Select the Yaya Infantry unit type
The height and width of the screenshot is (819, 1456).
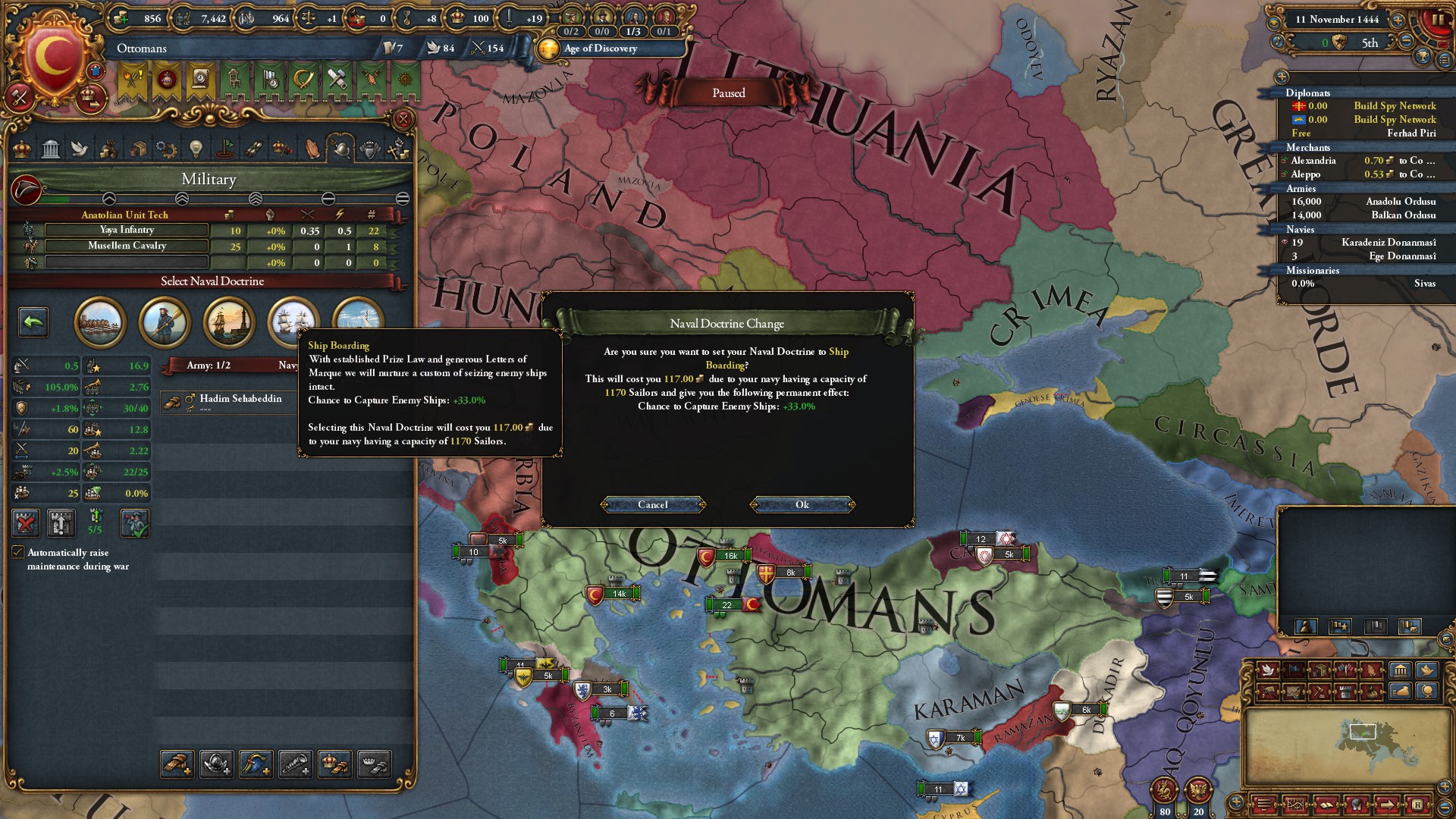click(x=127, y=231)
